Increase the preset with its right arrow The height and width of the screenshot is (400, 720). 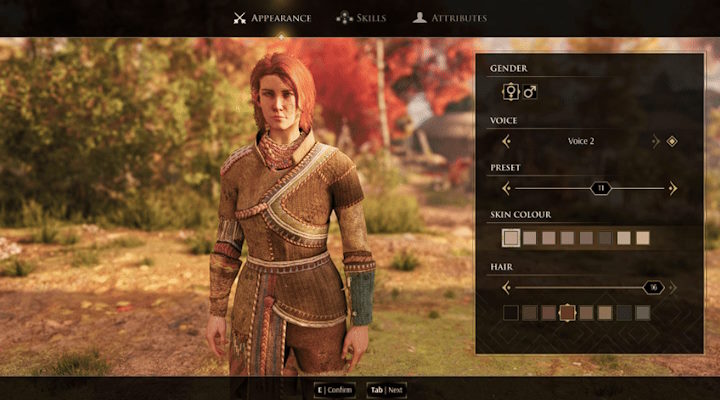(x=673, y=188)
